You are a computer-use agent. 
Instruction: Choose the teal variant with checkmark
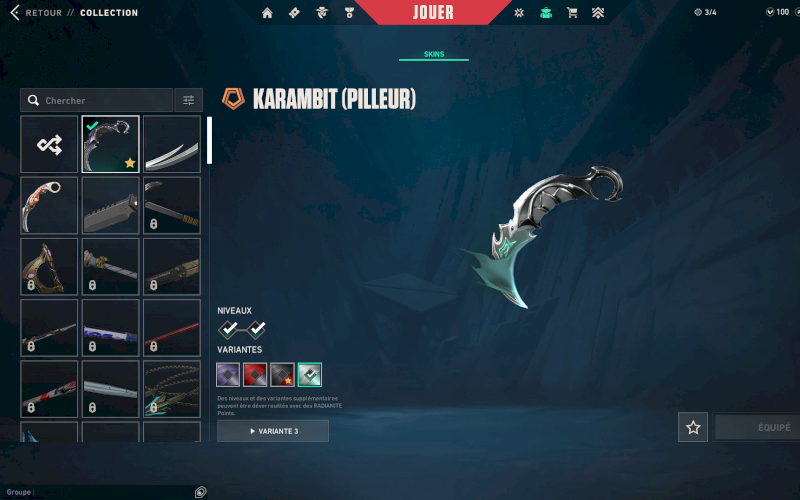pos(309,375)
